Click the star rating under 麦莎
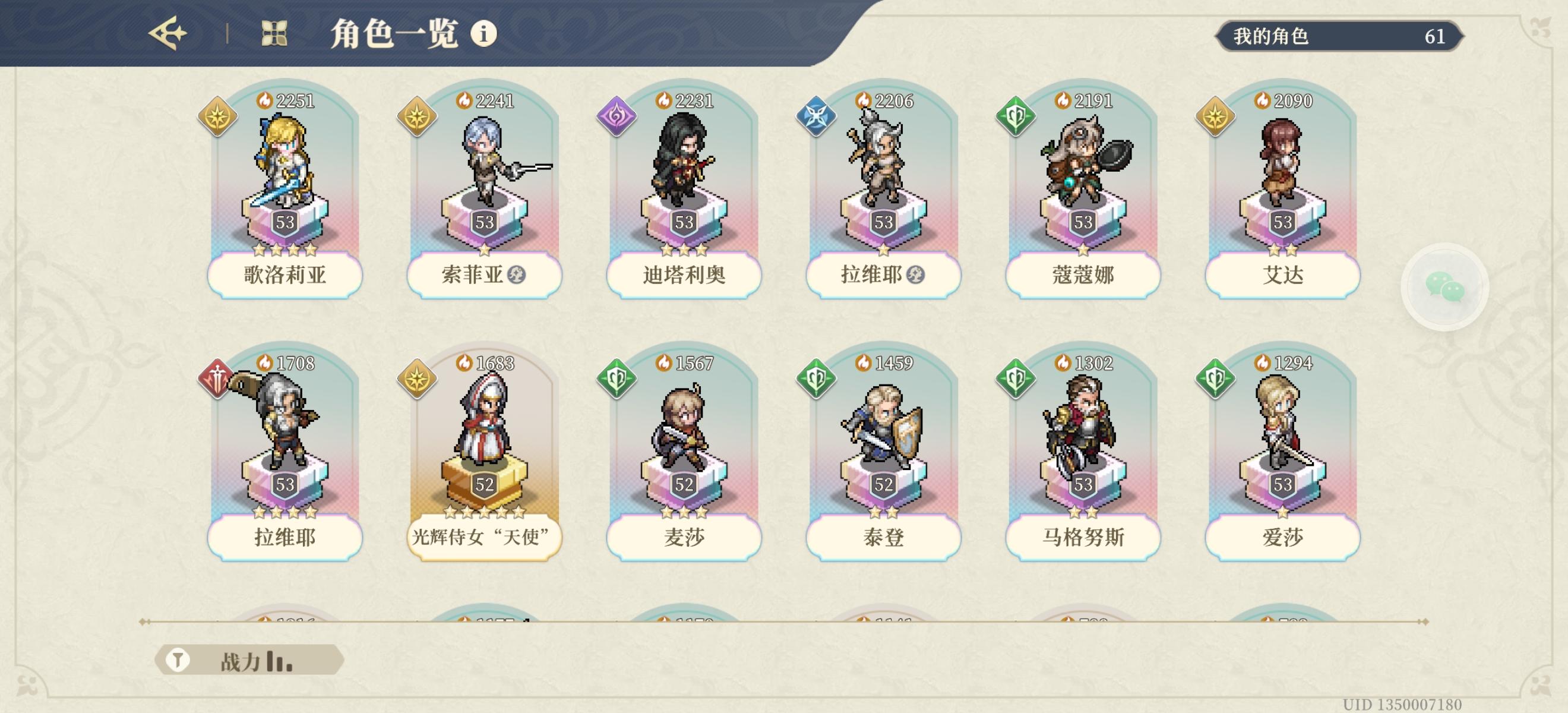This screenshot has width=1568, height=713. [x=685, y=513]
